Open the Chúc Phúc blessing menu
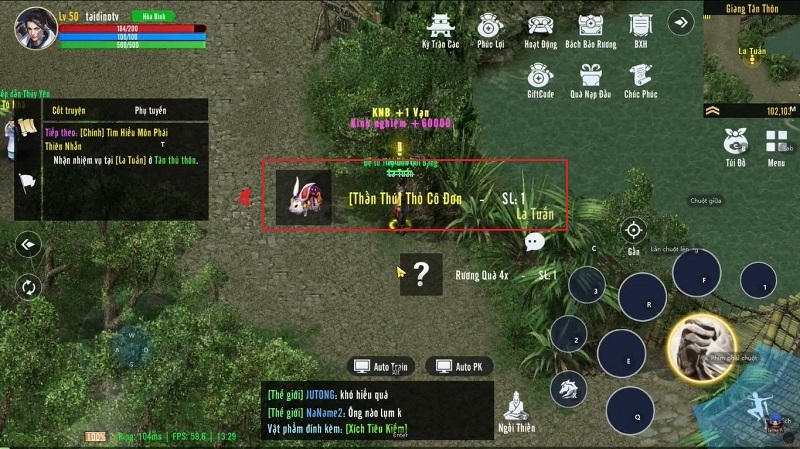 pyautogui.click(x=640, y=77)
